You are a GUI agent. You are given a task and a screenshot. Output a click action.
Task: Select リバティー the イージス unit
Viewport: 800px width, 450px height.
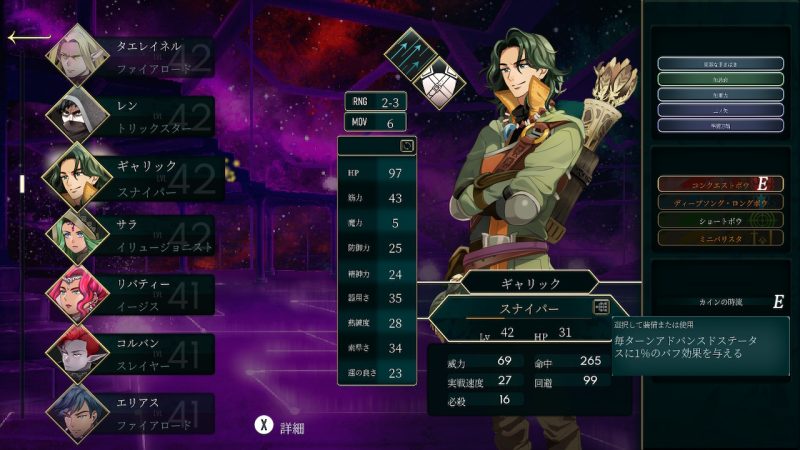pos(130,293)
